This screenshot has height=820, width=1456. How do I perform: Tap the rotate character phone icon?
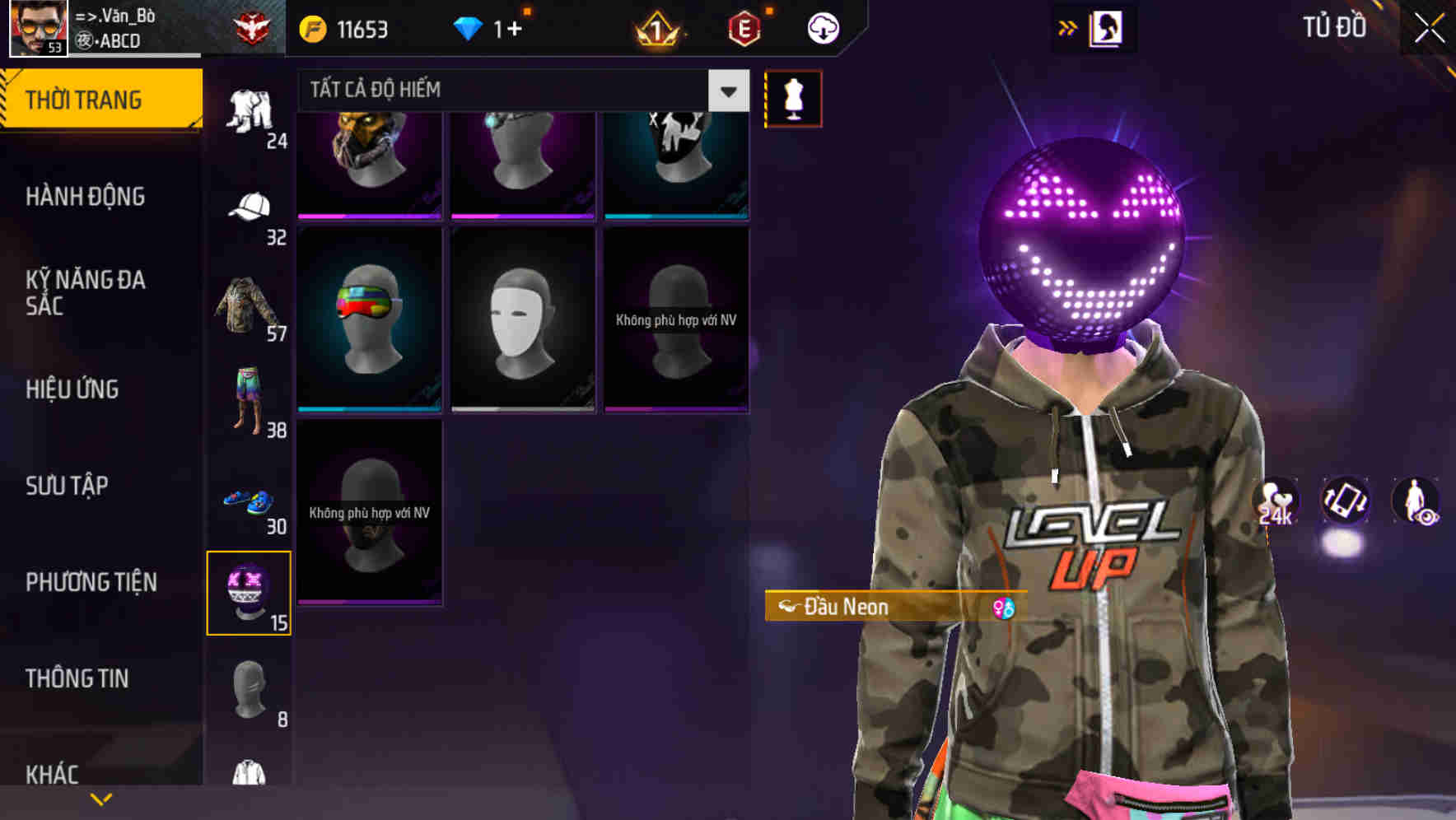click(1346, 503)
